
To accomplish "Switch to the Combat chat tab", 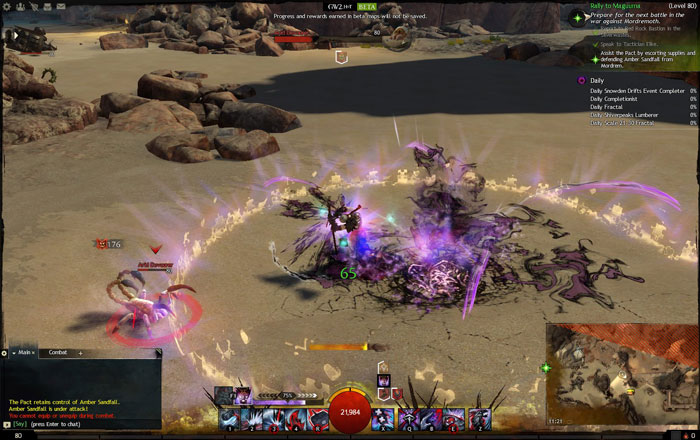I will click(x=58, y=353).
